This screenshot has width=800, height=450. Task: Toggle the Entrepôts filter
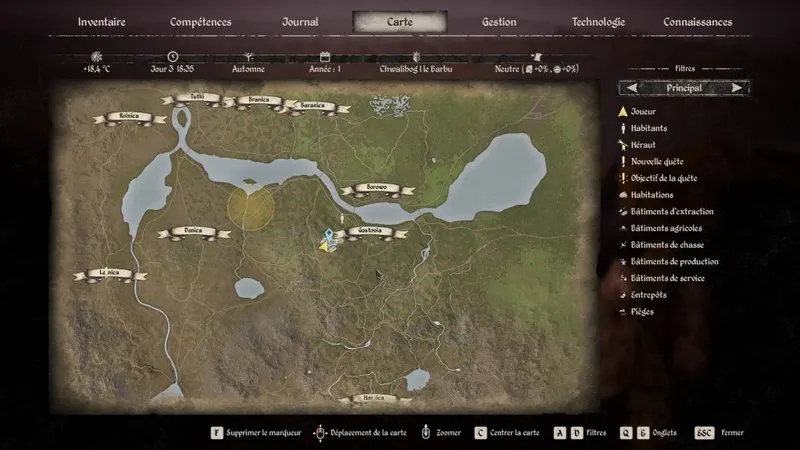(x=648, y=295)
